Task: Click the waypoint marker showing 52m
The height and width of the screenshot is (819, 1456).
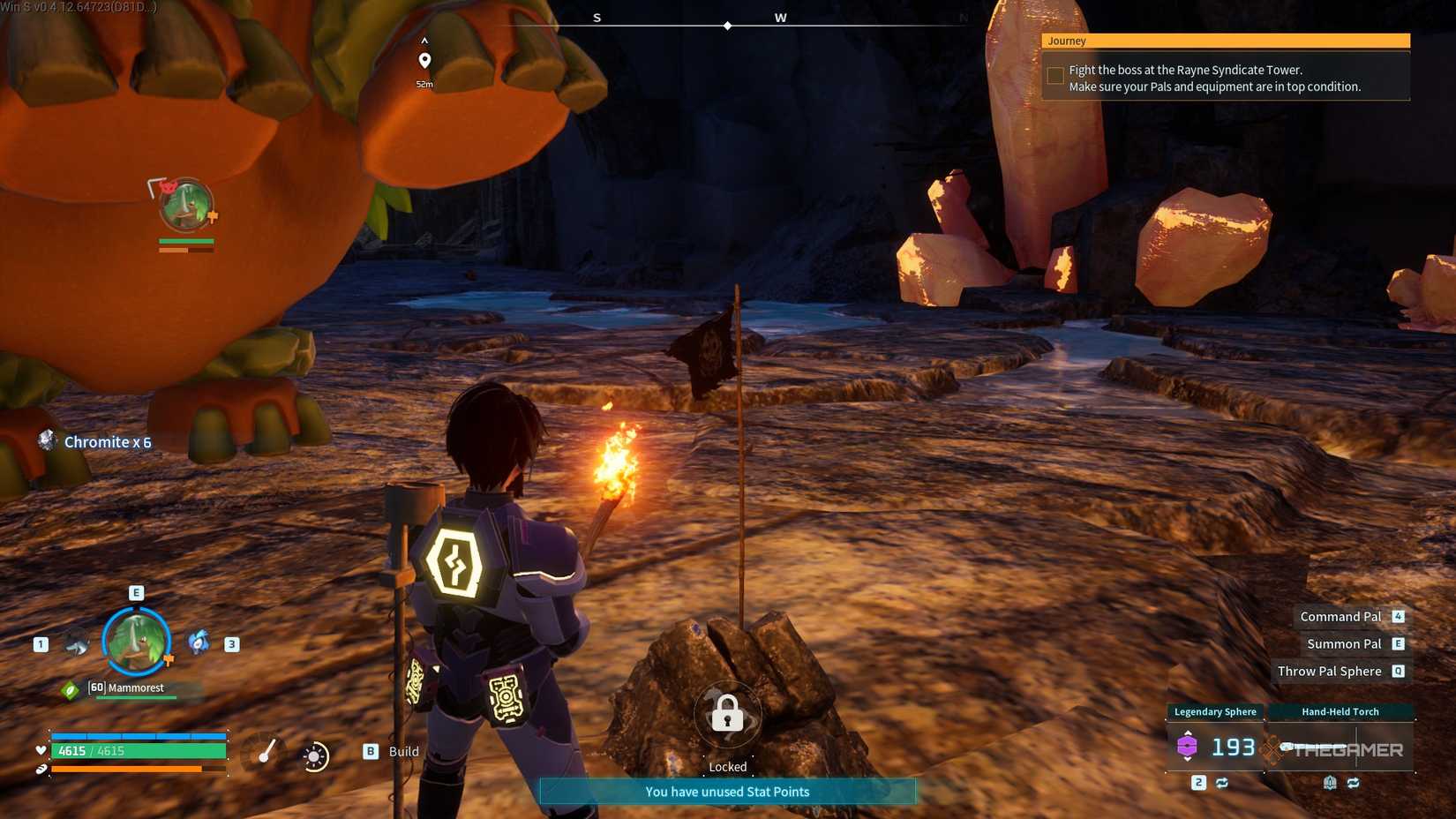Action: pos(424,61)
